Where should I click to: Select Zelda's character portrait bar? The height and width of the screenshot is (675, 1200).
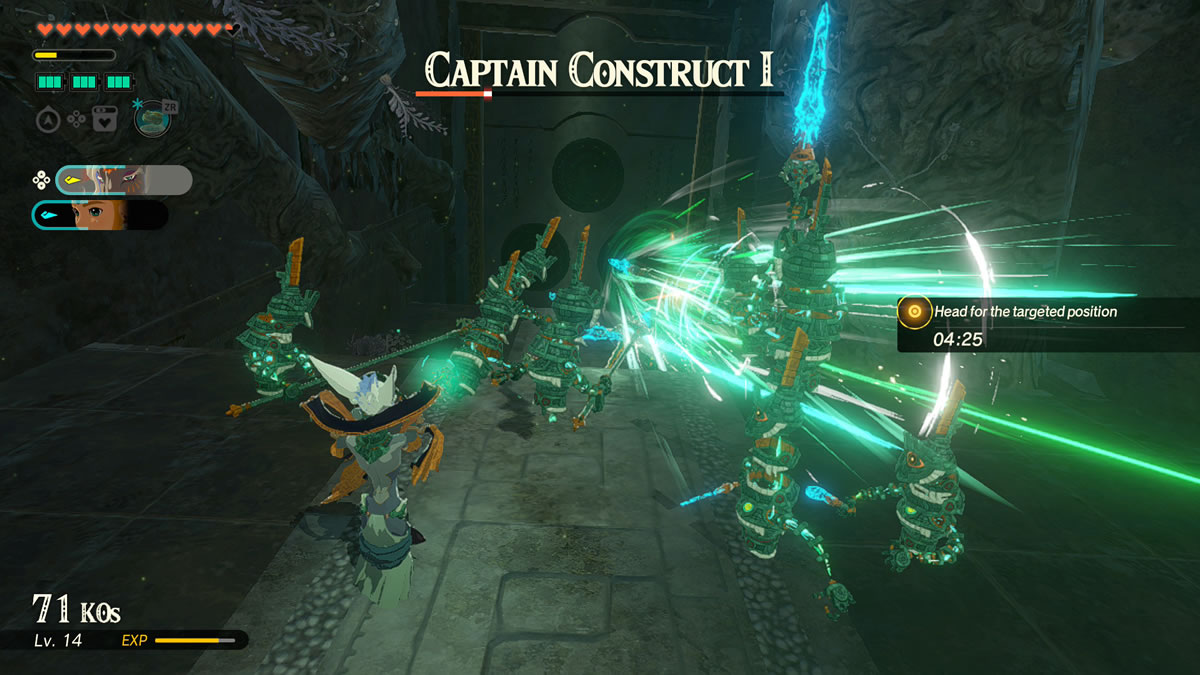point(100,215)
